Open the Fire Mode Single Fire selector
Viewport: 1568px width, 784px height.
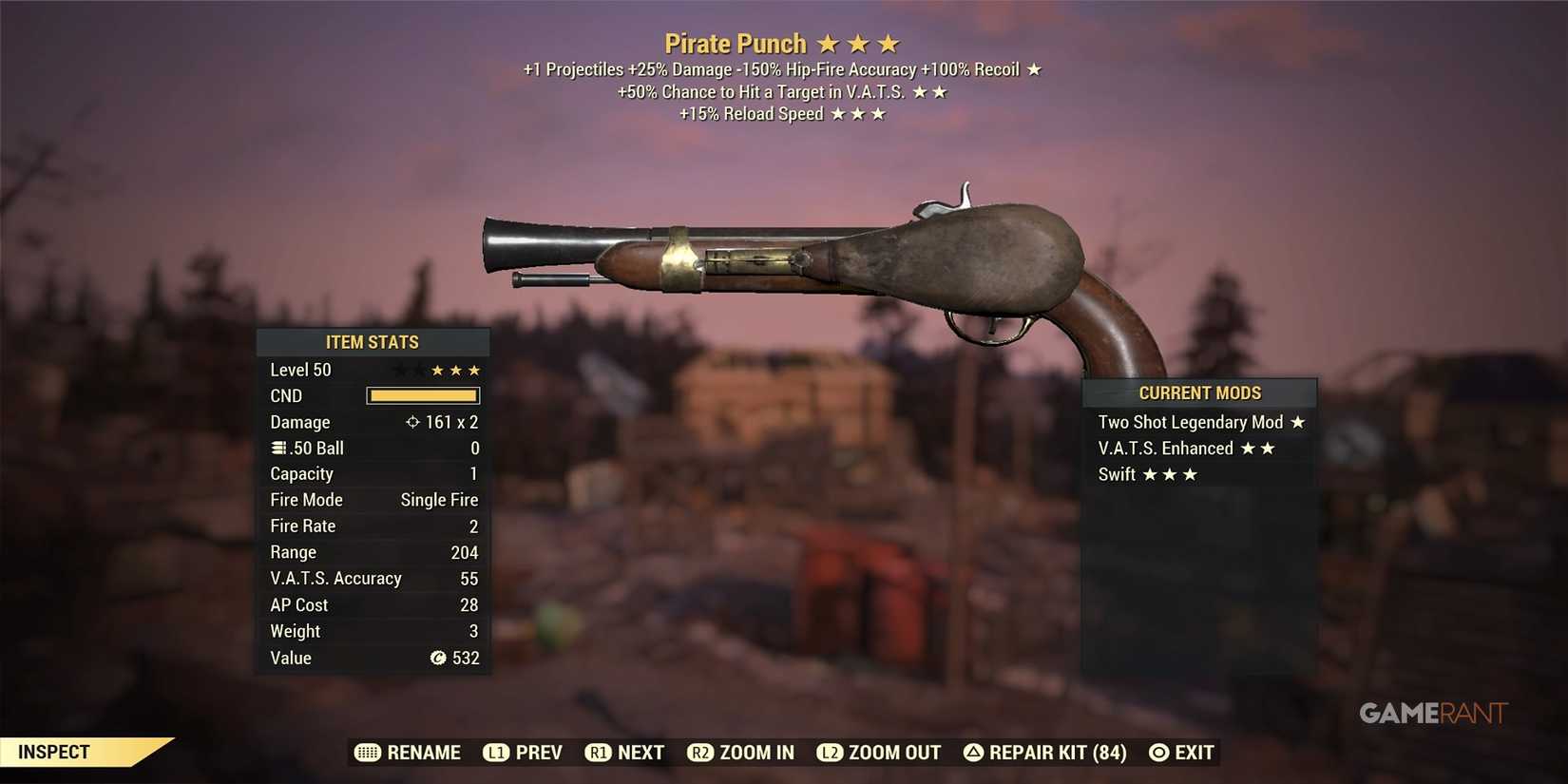point(439,499)
